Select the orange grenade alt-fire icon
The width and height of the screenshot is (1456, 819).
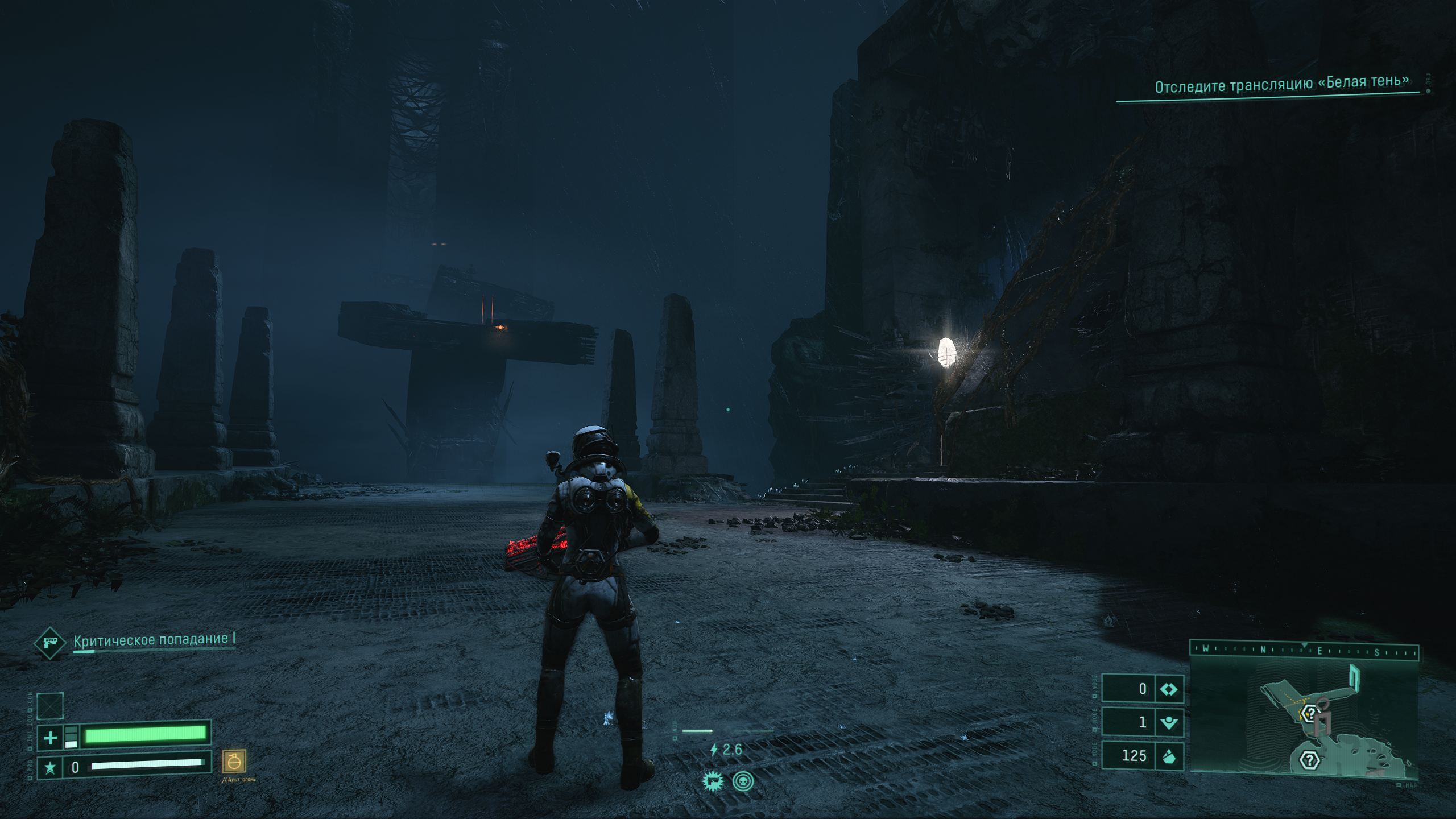(234, 762)
